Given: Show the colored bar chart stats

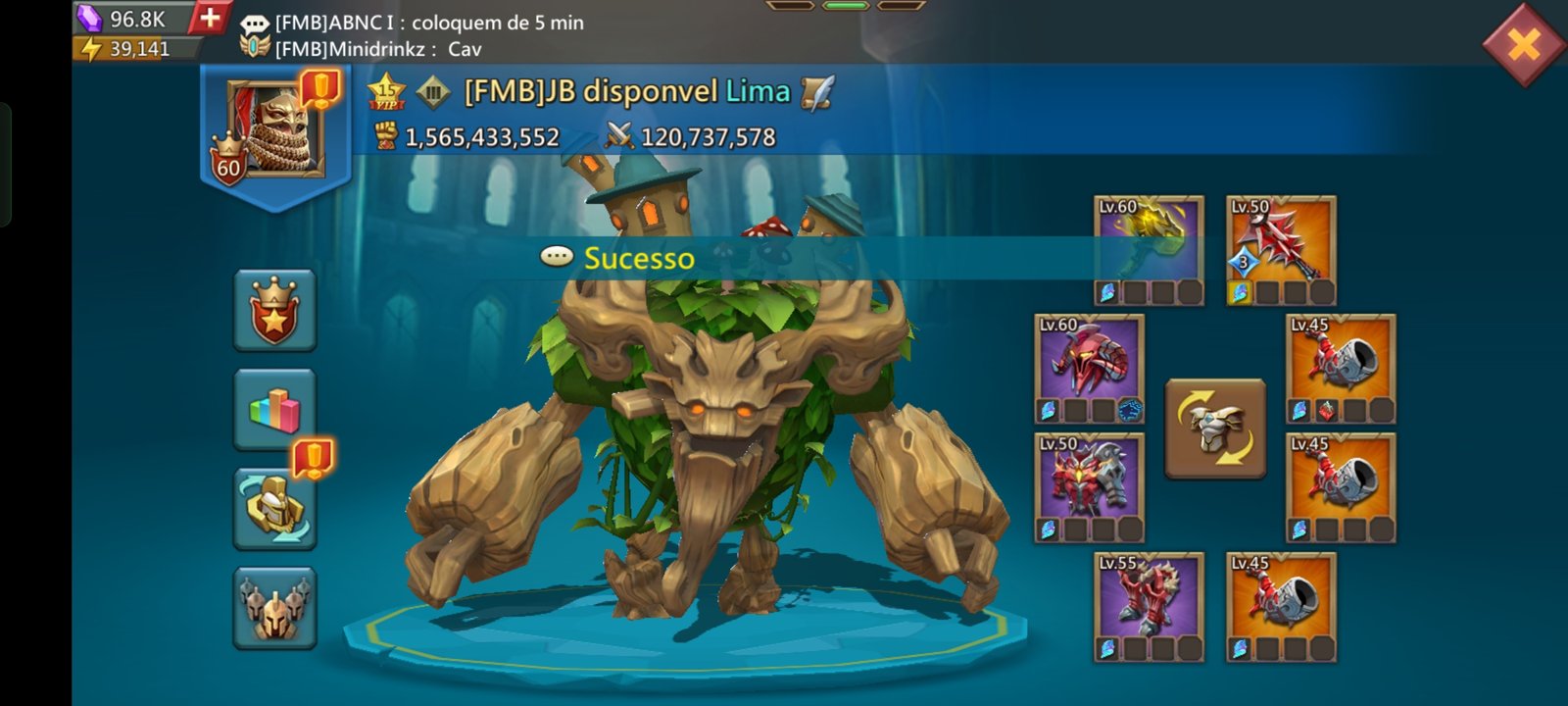Looking at the screenshot, I should [274, 410].
